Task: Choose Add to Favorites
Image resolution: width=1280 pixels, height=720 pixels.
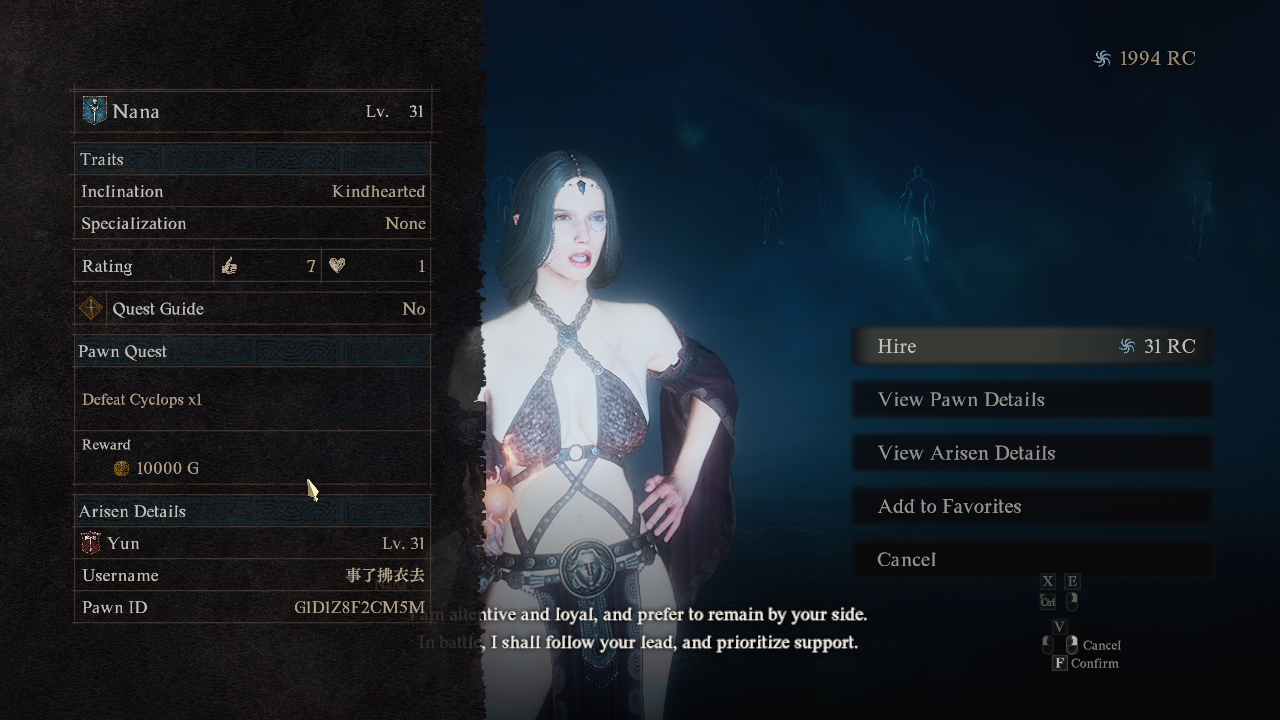Action: click(x=1030, y=507)
